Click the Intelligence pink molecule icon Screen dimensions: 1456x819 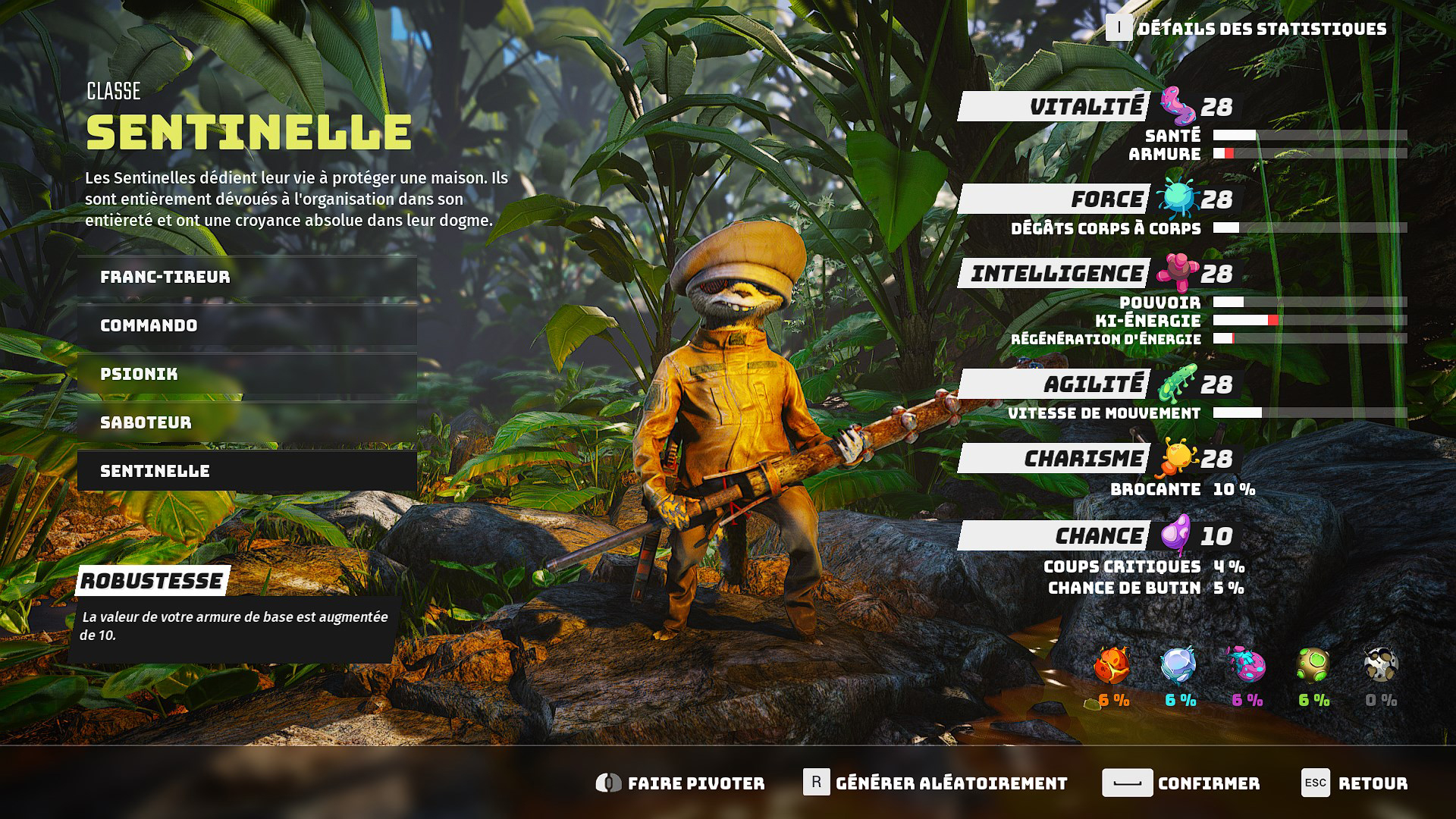tap(1177, 273)
